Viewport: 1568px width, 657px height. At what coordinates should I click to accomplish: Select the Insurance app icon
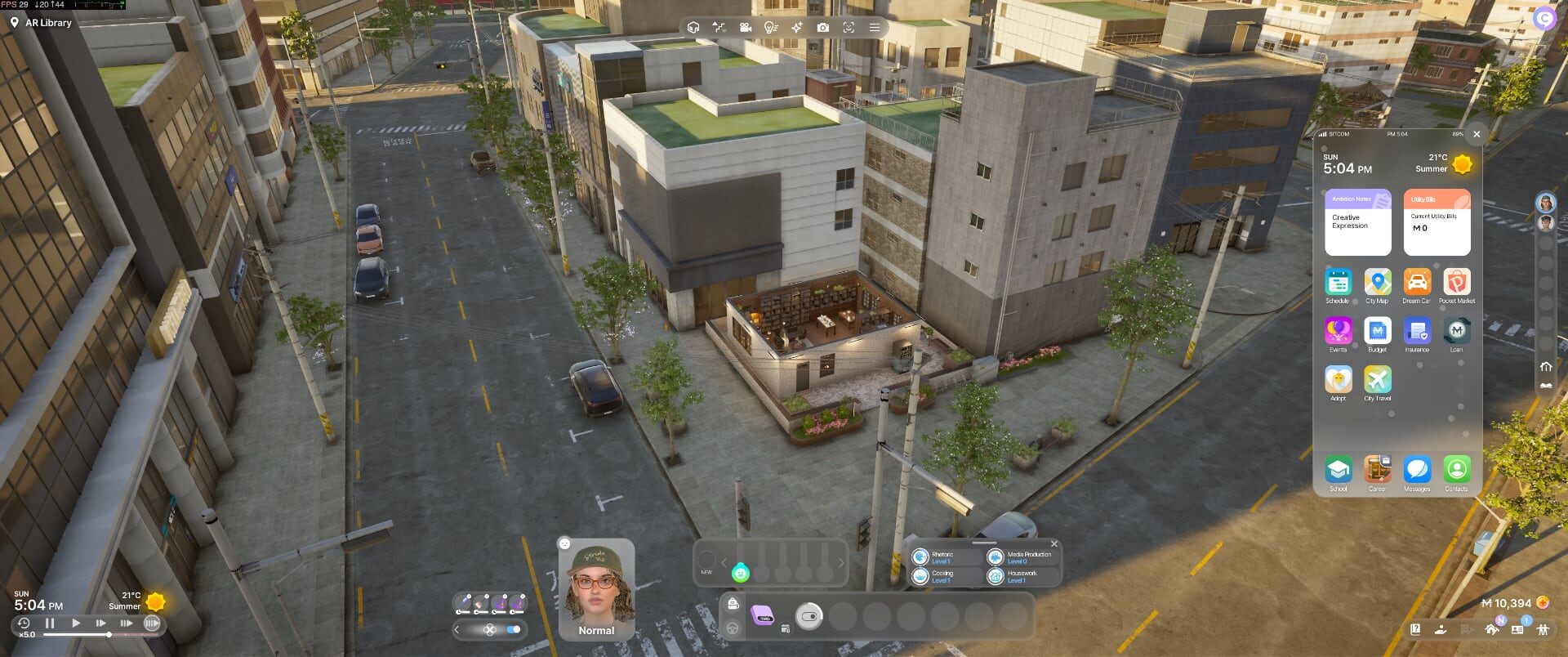1417,331
